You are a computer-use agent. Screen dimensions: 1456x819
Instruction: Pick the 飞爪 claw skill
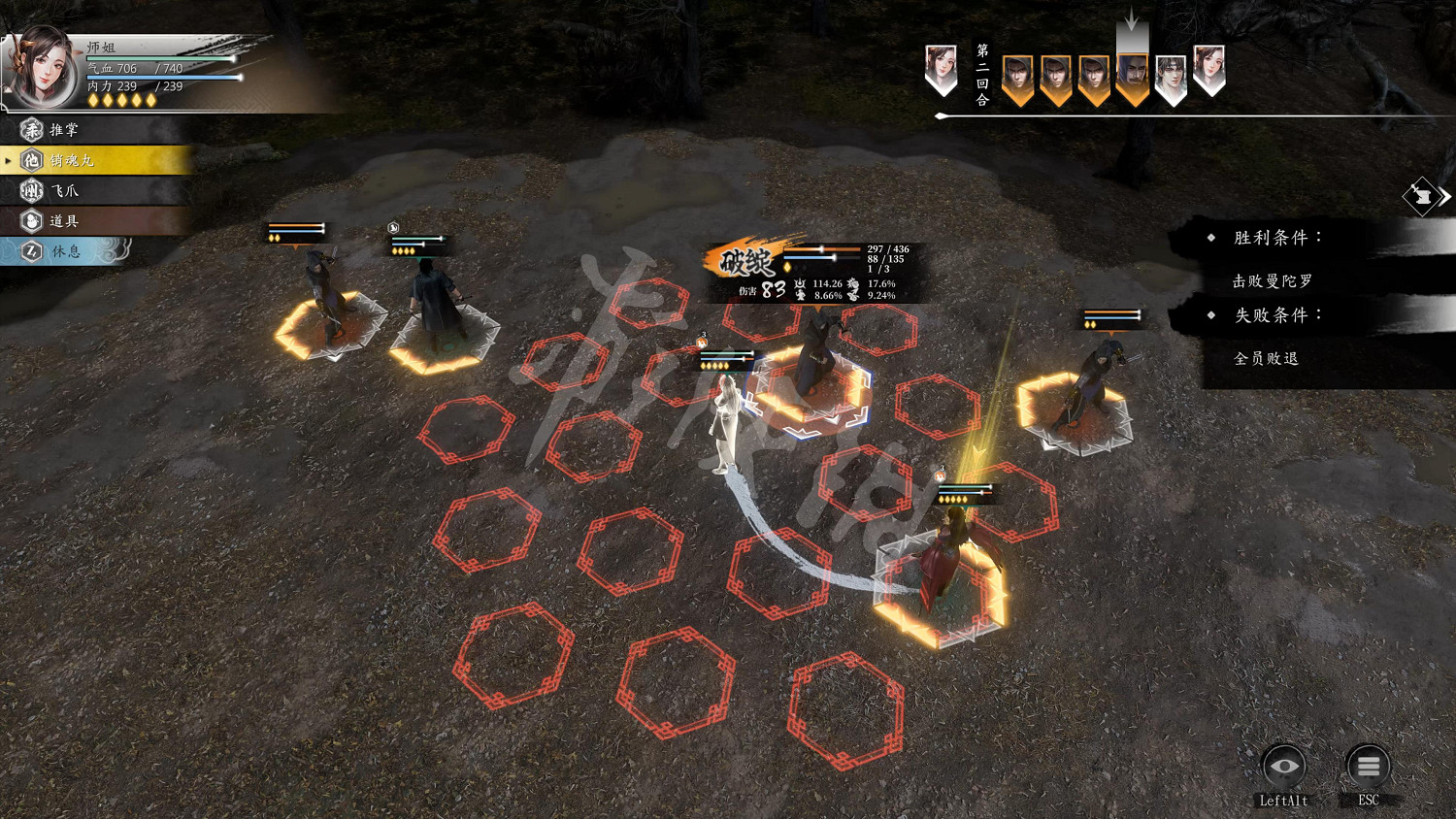tap(64, 191)
